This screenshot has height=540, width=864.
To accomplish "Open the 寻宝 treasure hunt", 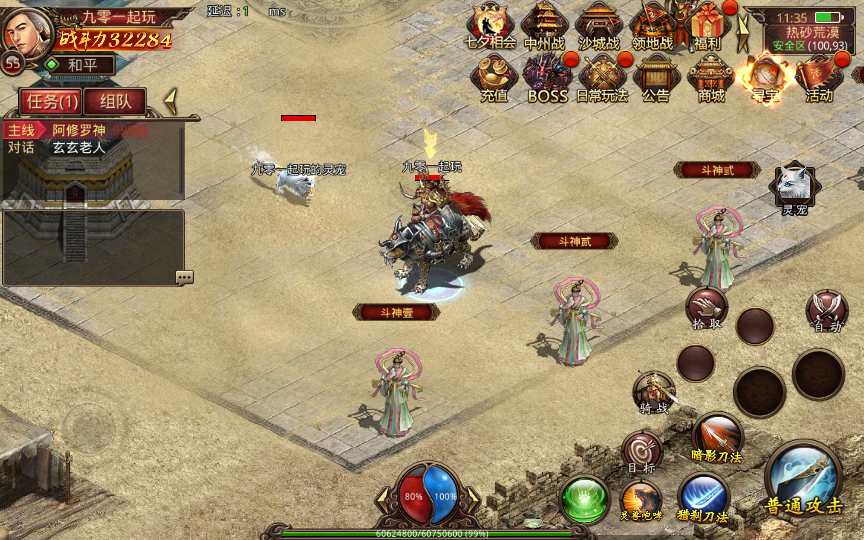I will click(x=765, y=76).
